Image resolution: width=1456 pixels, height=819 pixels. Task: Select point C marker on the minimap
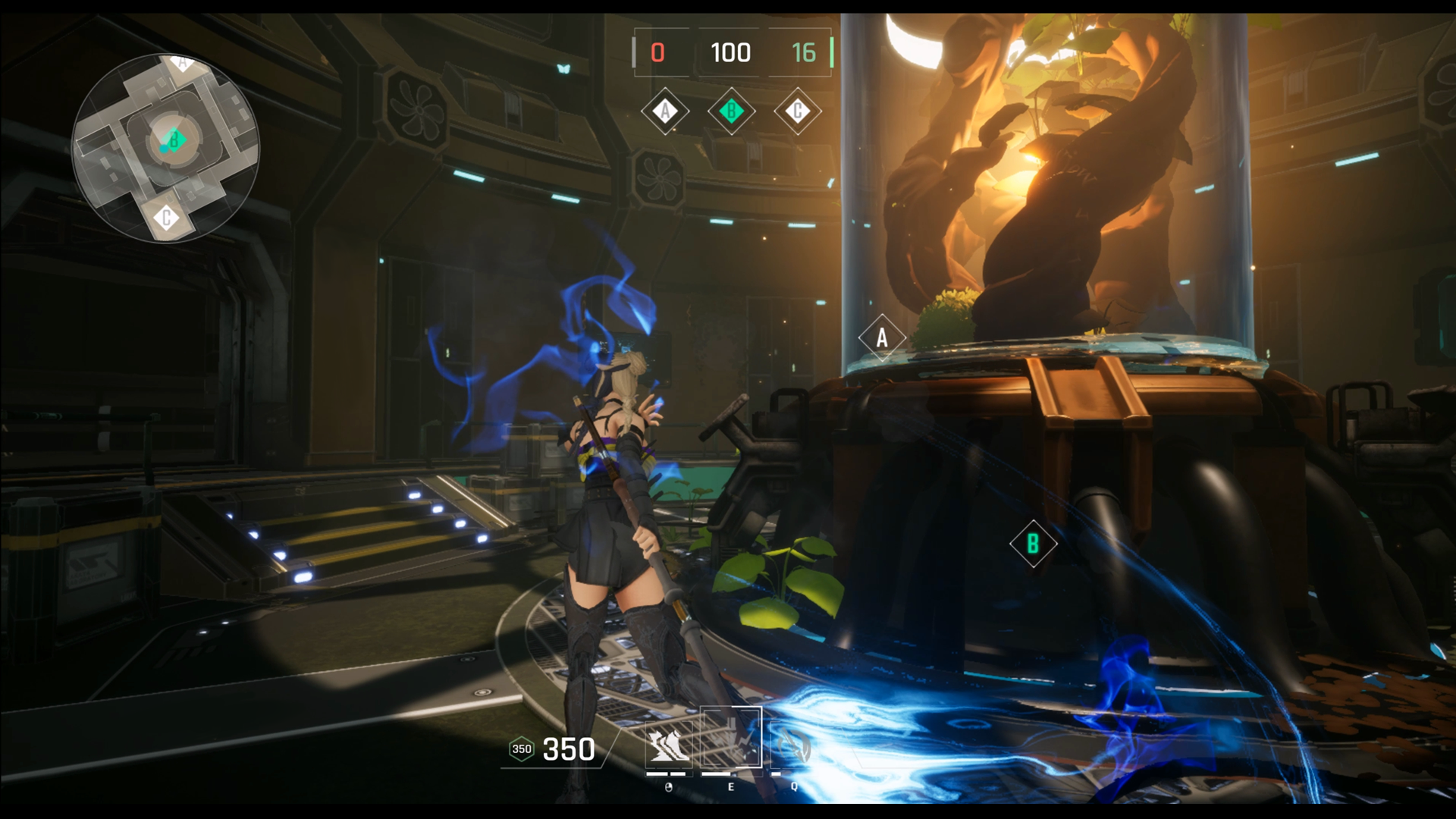(x=167, y=218)
